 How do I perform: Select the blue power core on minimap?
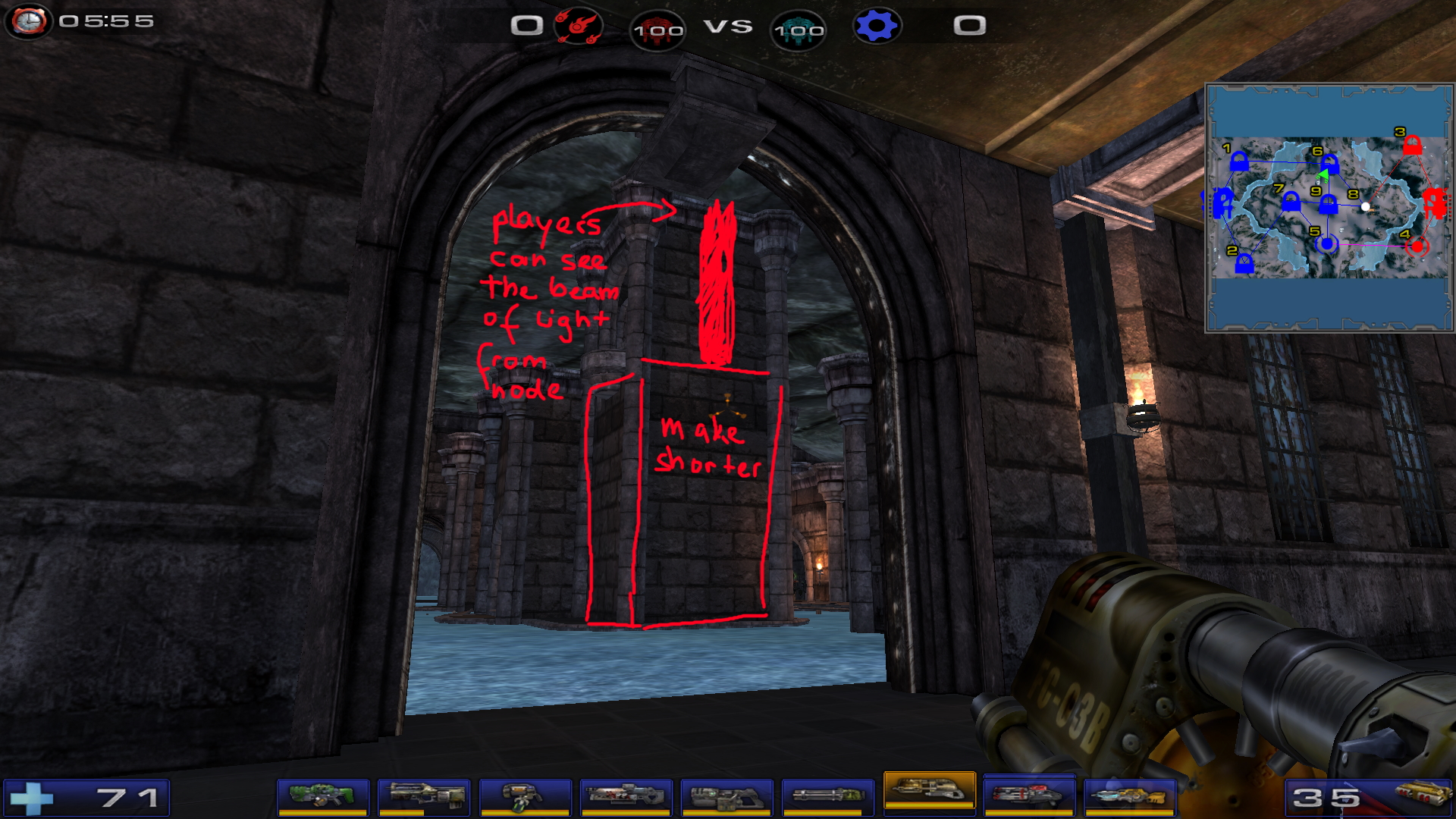coord(1222,203)
